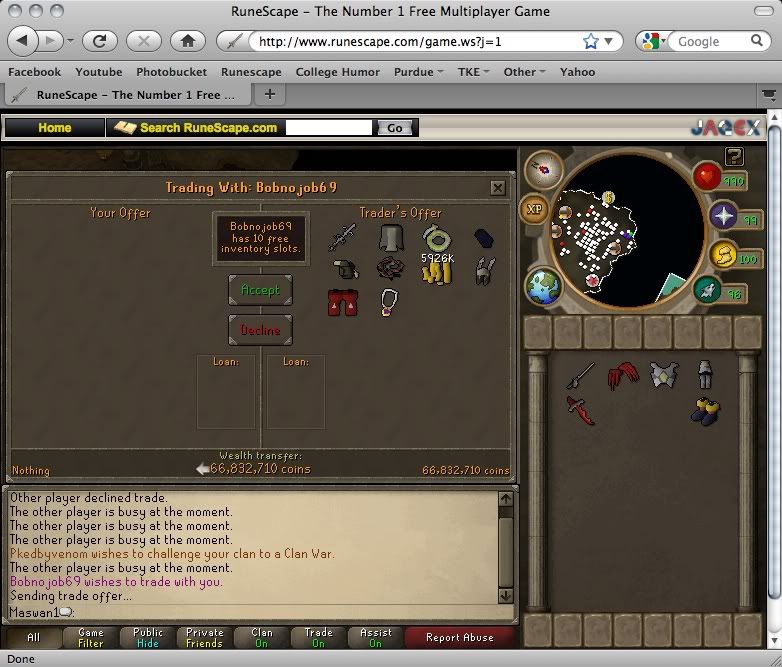Close the trading window
Viewport: 782px width, 667px height.
498,187
